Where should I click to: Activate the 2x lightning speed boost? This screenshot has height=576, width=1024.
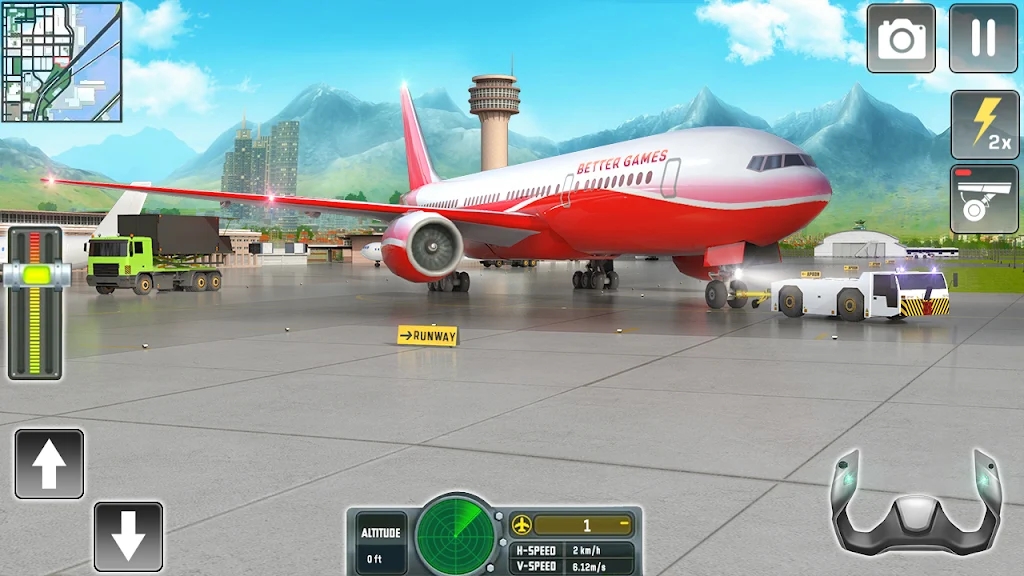983,124
